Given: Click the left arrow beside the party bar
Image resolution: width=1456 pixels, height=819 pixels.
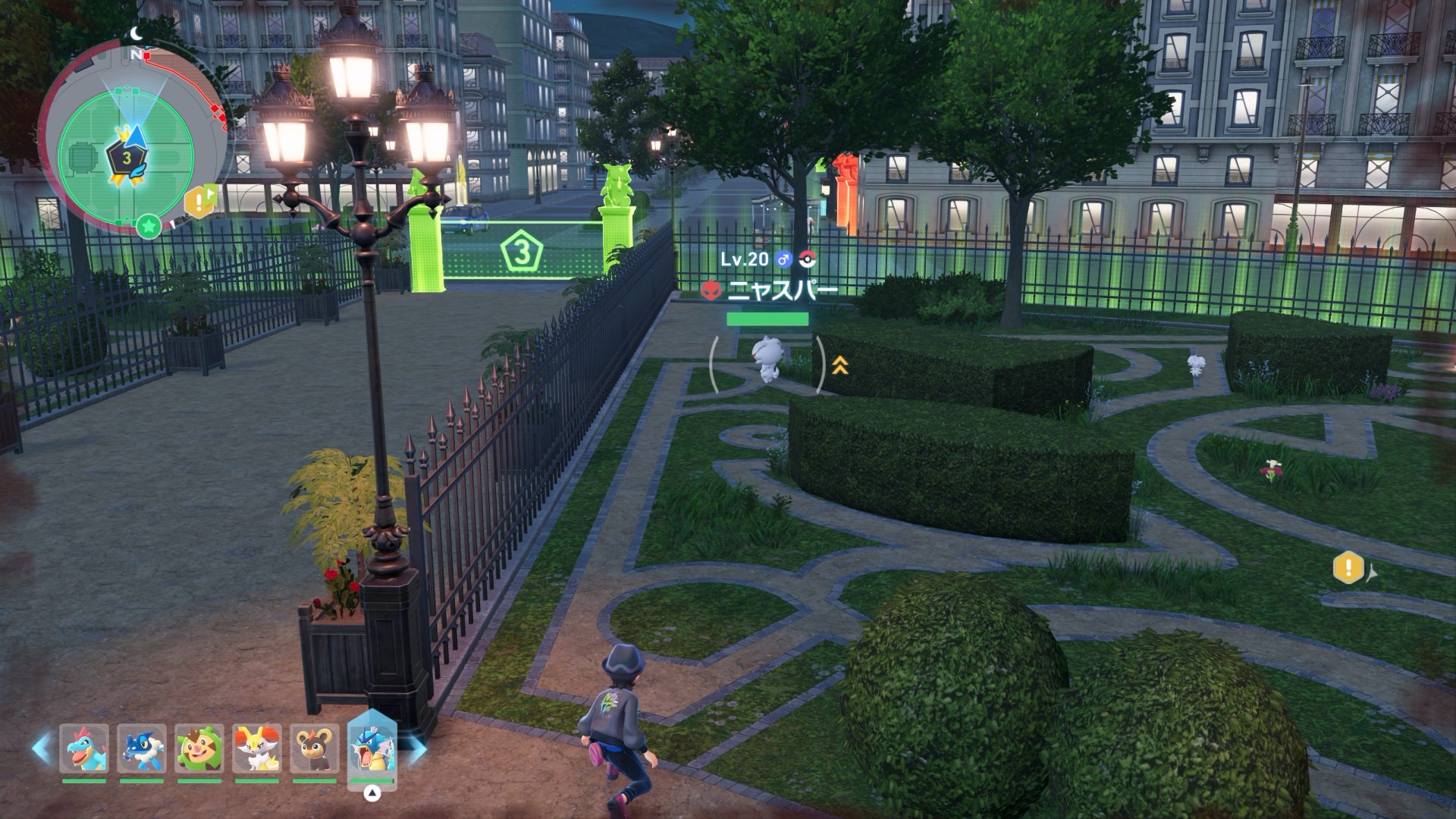Looking at the screenshot, I should 42,748.
